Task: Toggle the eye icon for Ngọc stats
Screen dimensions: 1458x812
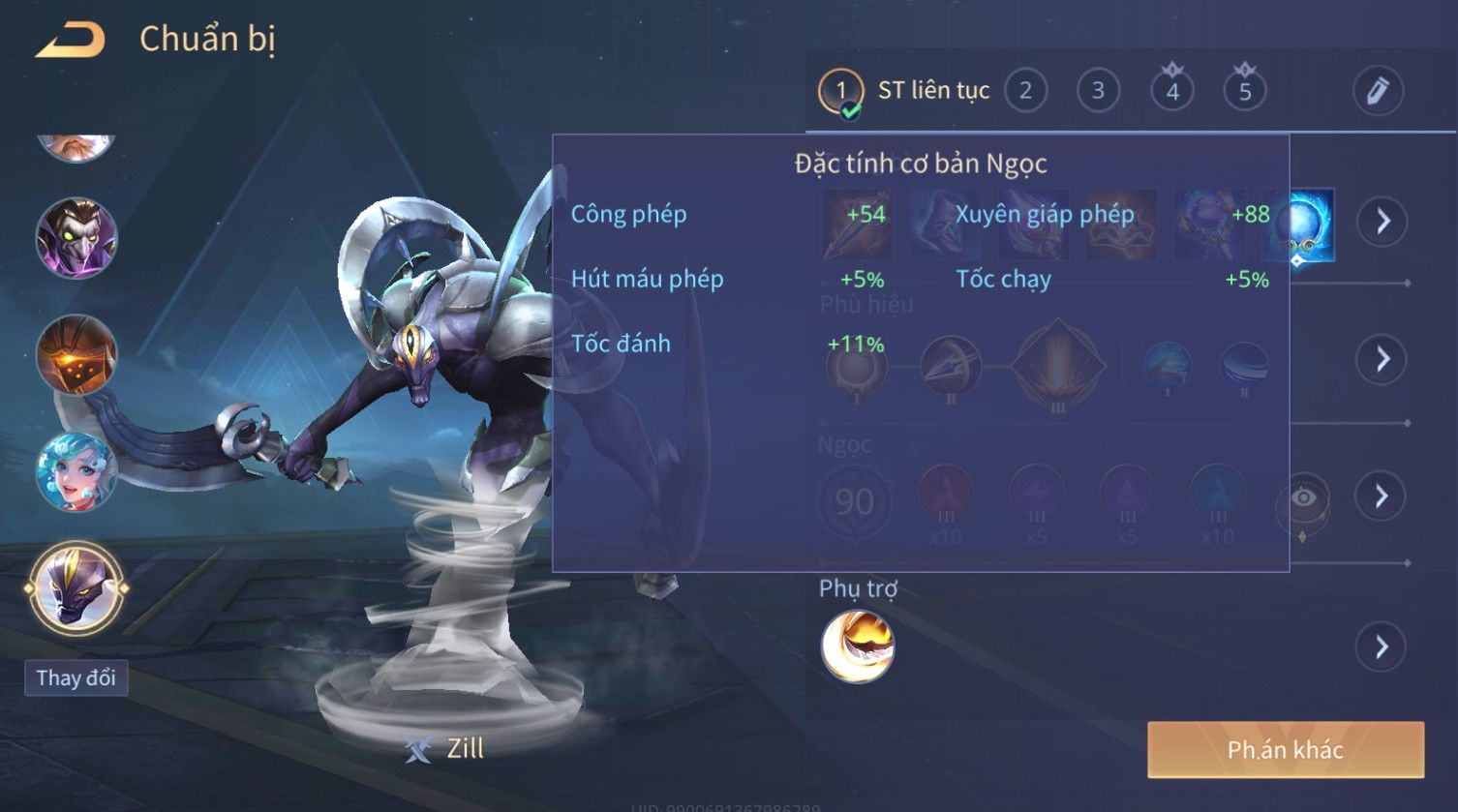Action: 1303,498
